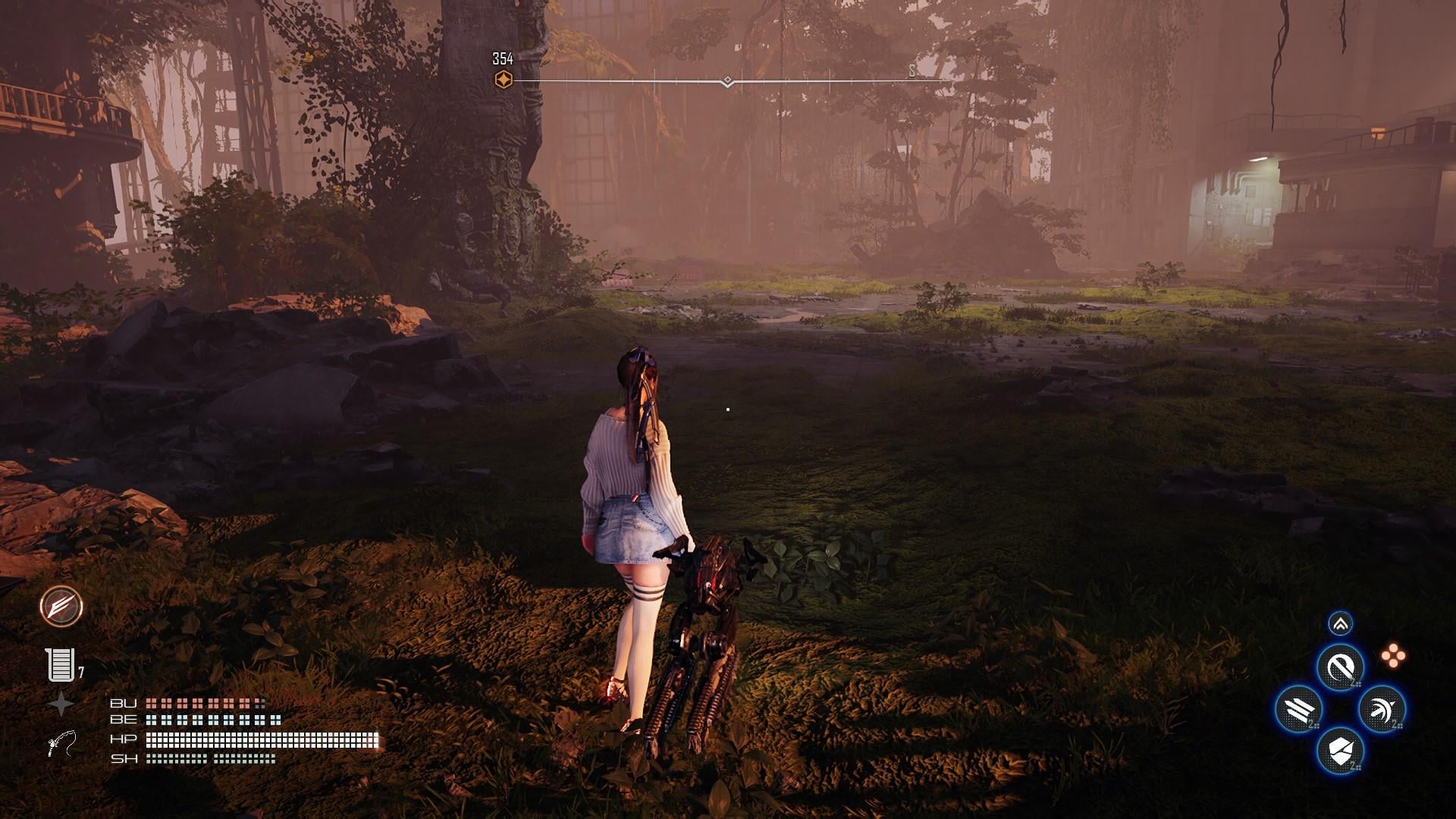1456x819 pixels.
Task: Activate the arrow-and-crescent slash skill
Action: click(1382, 710)
